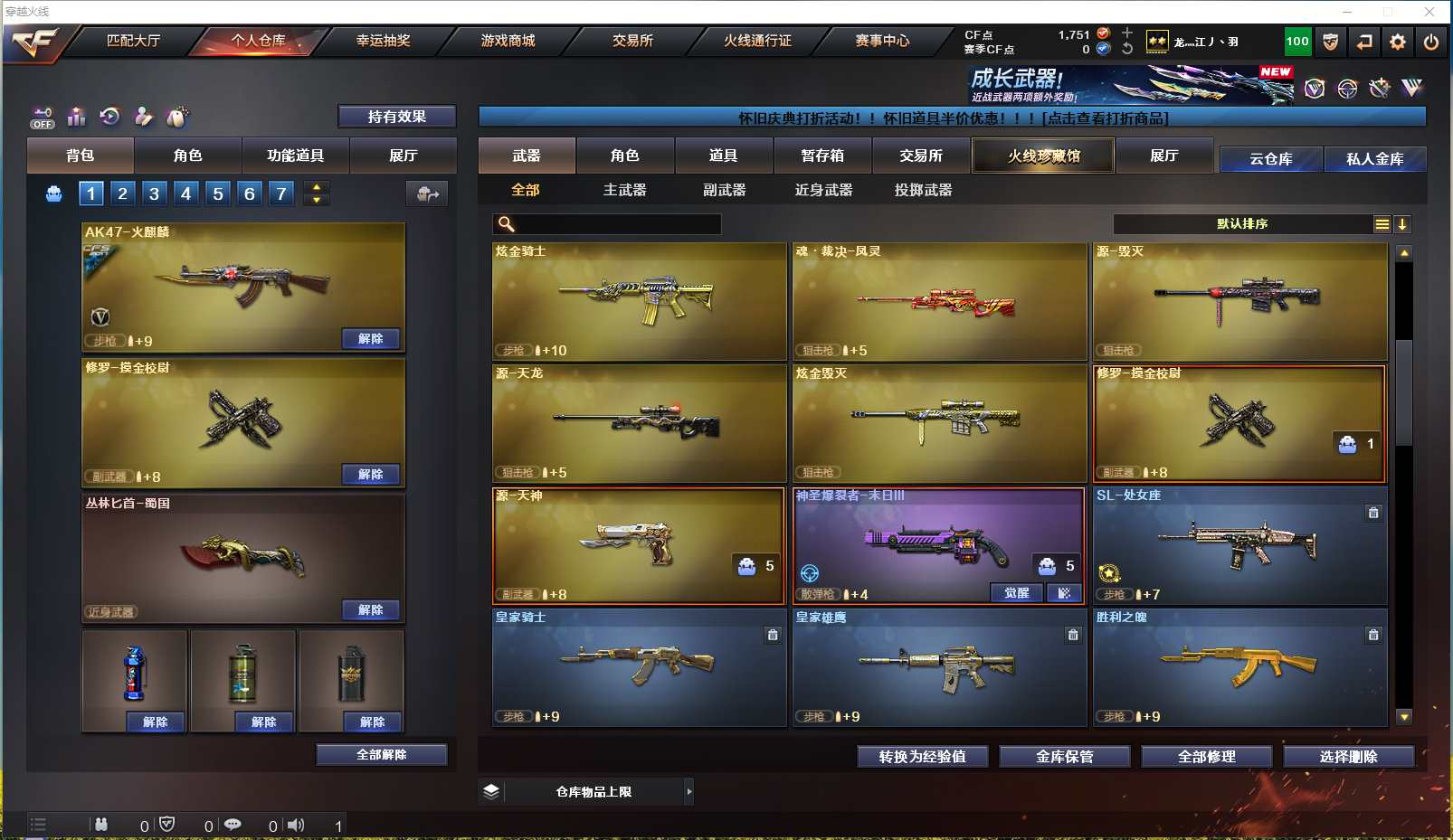The image size is (1453, 840).
Task: Filter by 主武器 primary weapons
Action: (624, 190)
